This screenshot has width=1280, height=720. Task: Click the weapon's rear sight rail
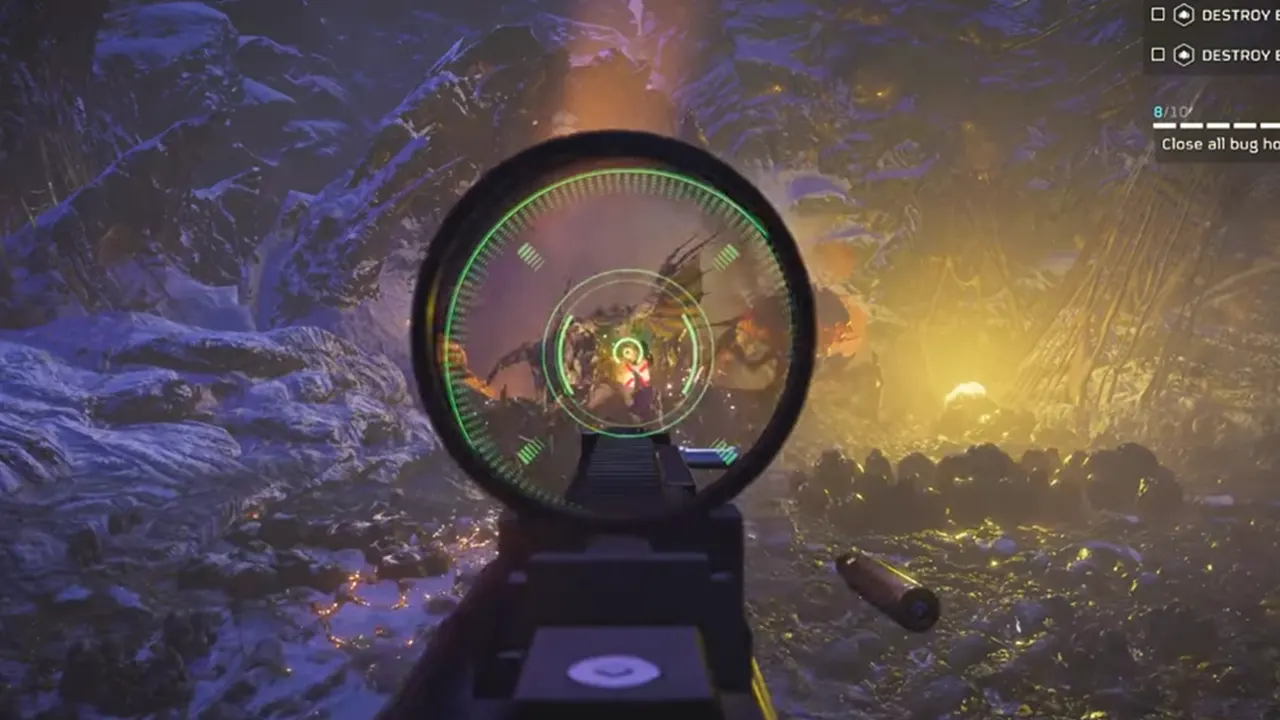click(x=620, y=470)
